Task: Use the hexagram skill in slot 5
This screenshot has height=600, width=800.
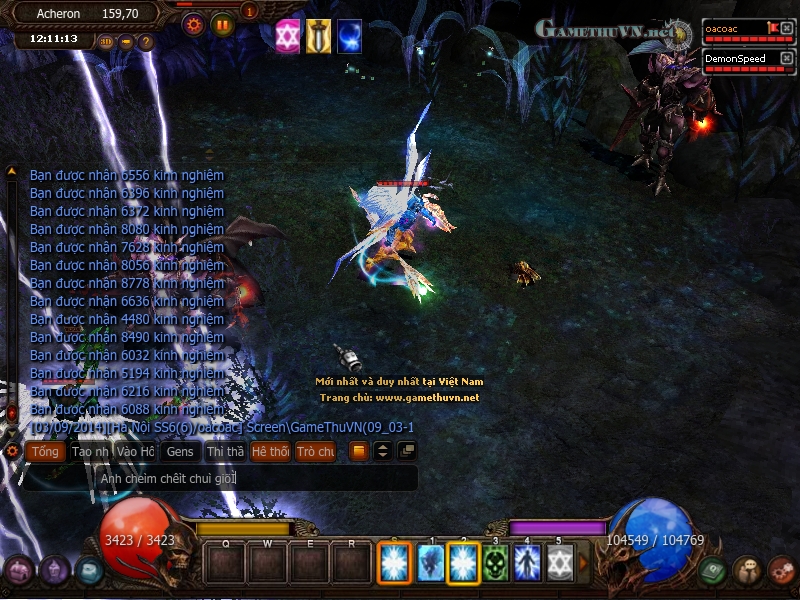Action: pyautogui.click(x=559, y=563)
